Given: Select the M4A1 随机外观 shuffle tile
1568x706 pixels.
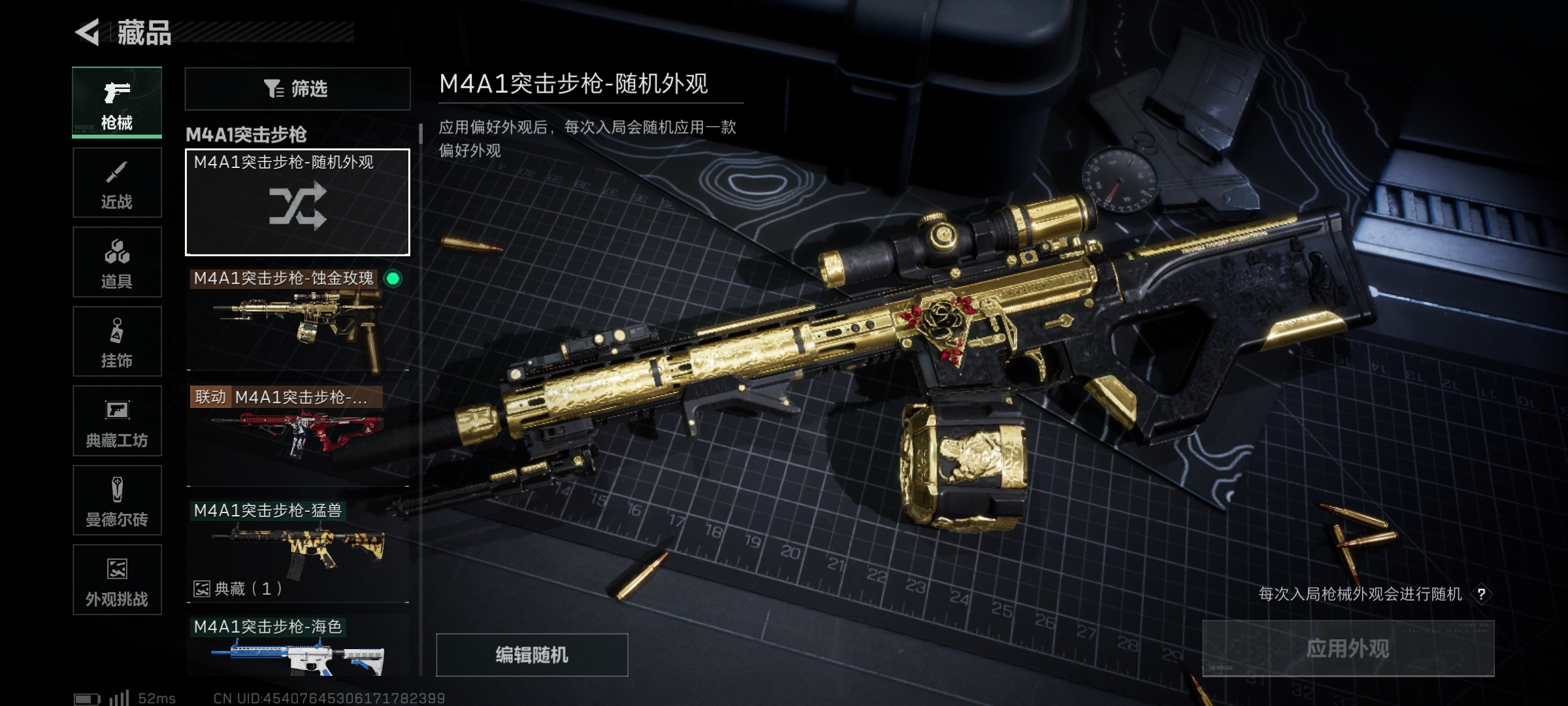Looking at the screenshot, I should (x=297, y=202).
